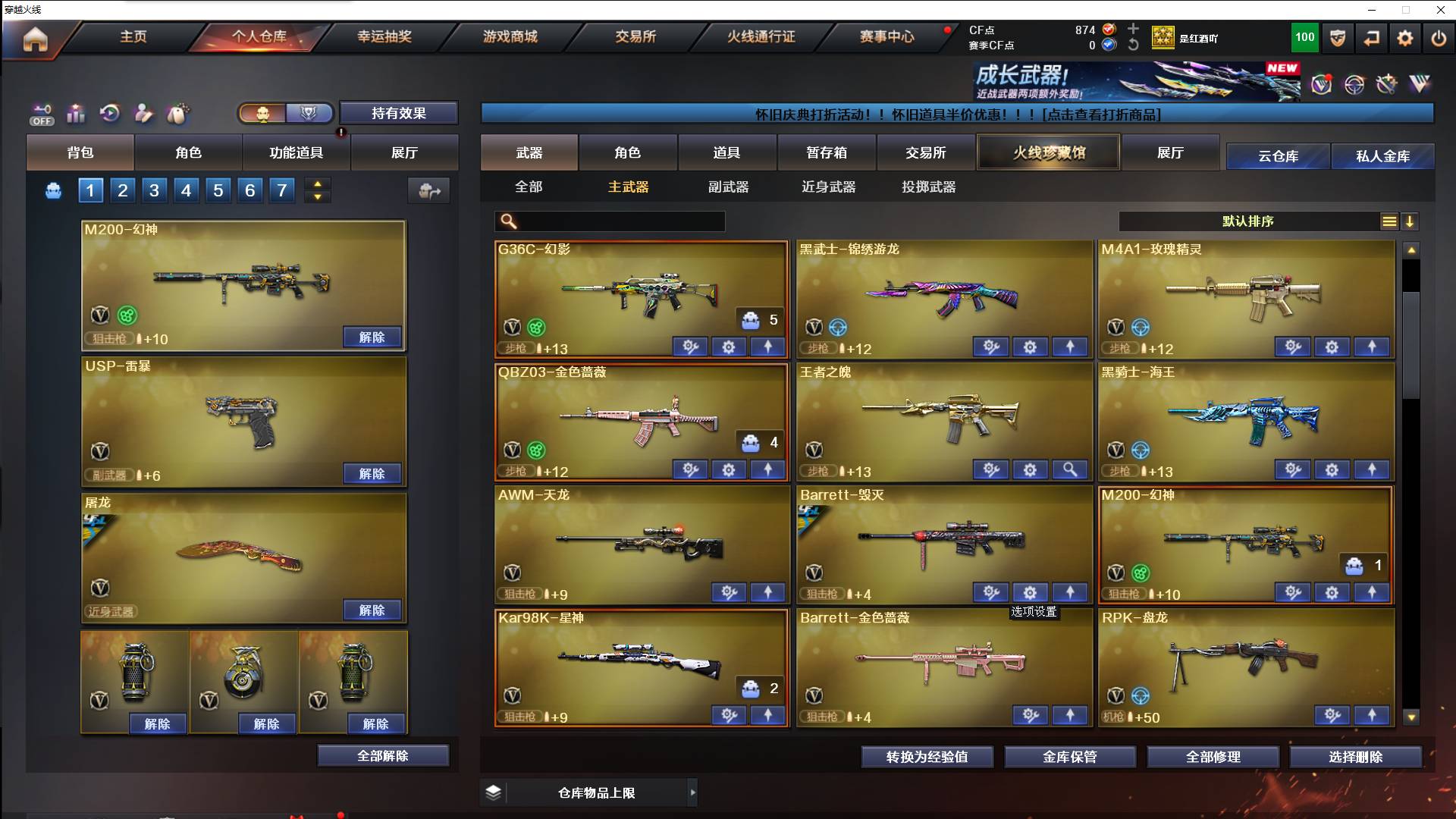Click the ranking stats icon in the toolbar

[x=76, y=113]
